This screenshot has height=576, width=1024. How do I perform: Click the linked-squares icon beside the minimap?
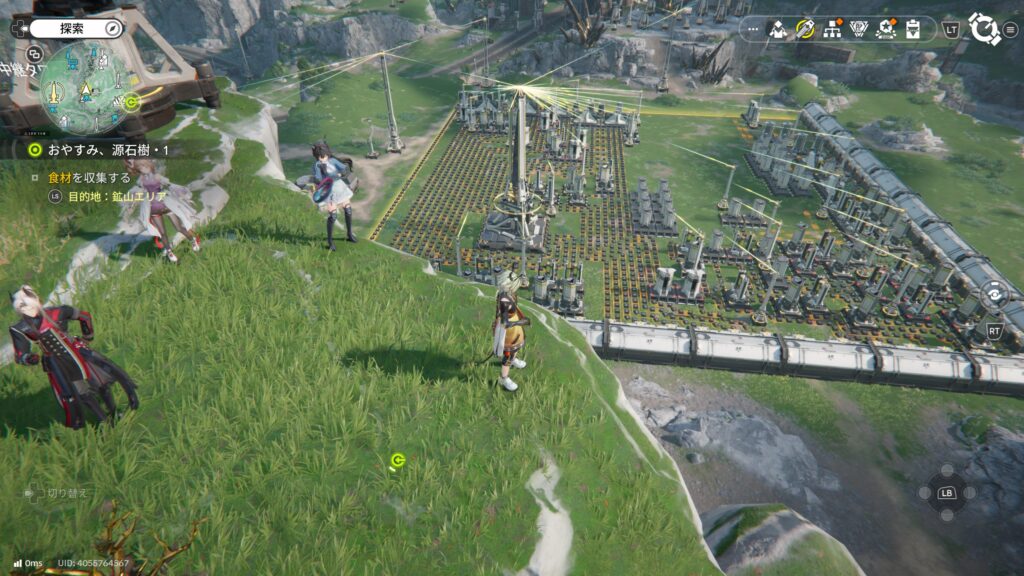35,54
